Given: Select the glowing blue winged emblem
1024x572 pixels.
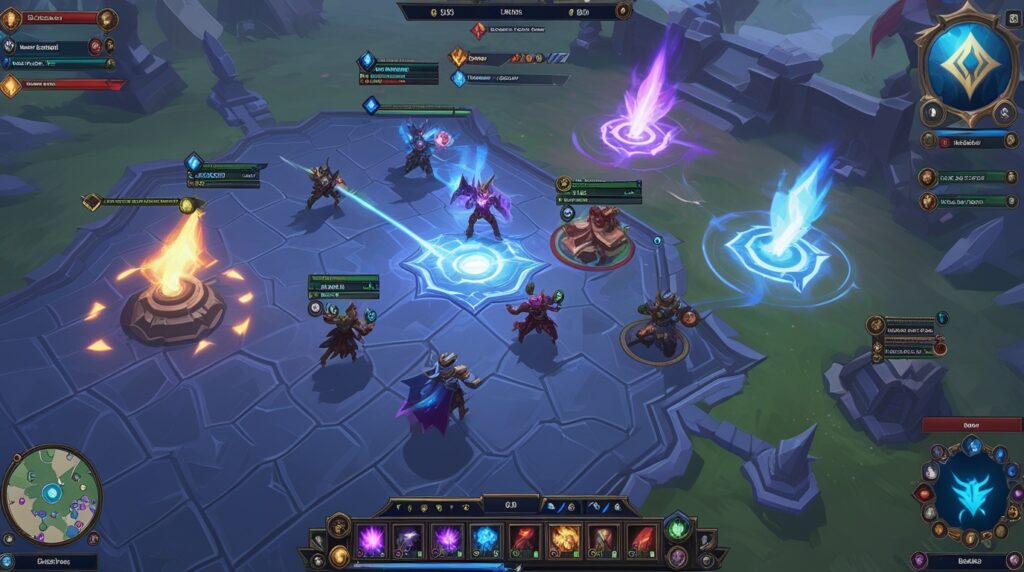Looking at the screenshot, I should [968, 489].
